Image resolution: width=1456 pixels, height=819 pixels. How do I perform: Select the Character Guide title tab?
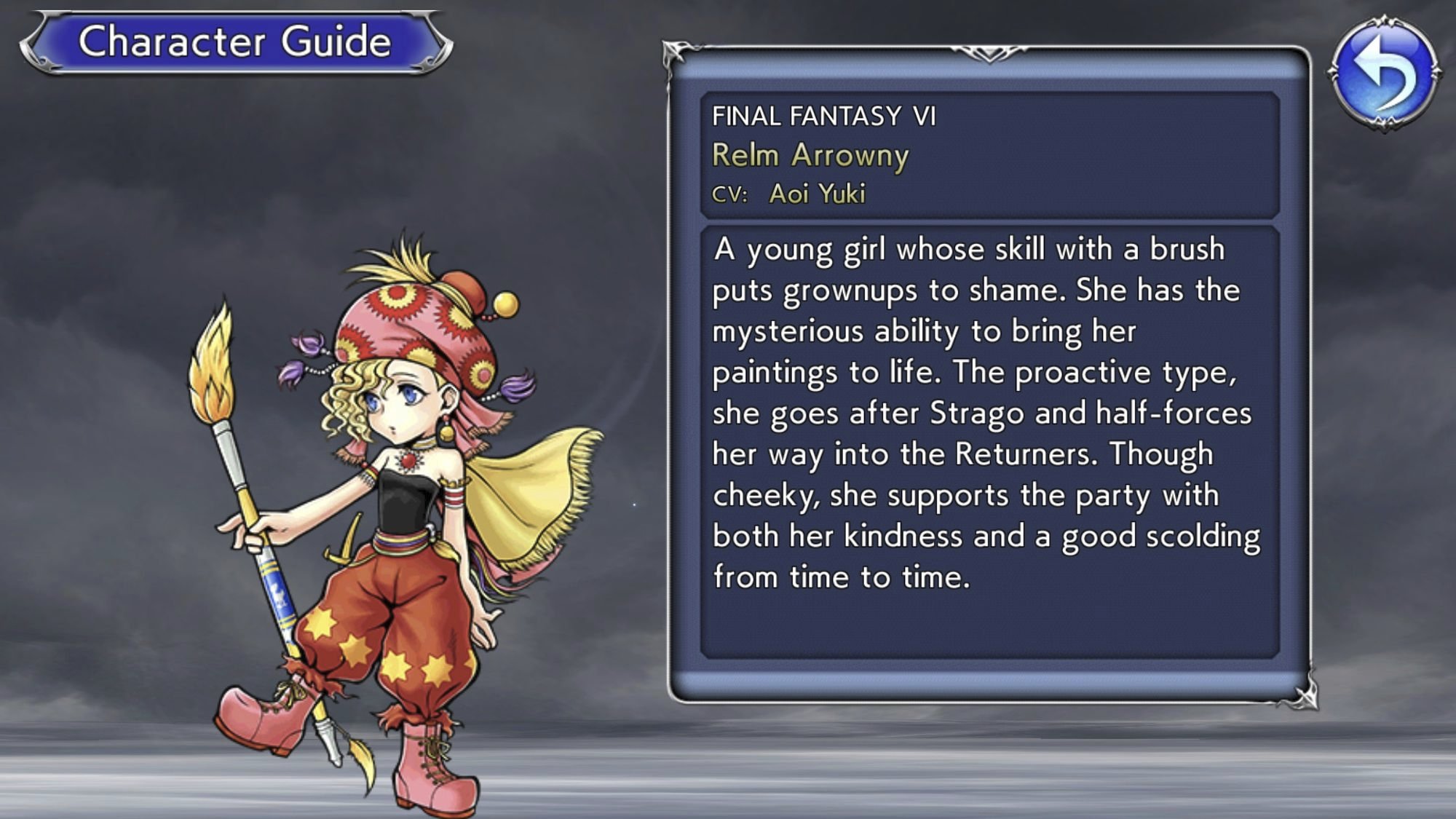233,41
